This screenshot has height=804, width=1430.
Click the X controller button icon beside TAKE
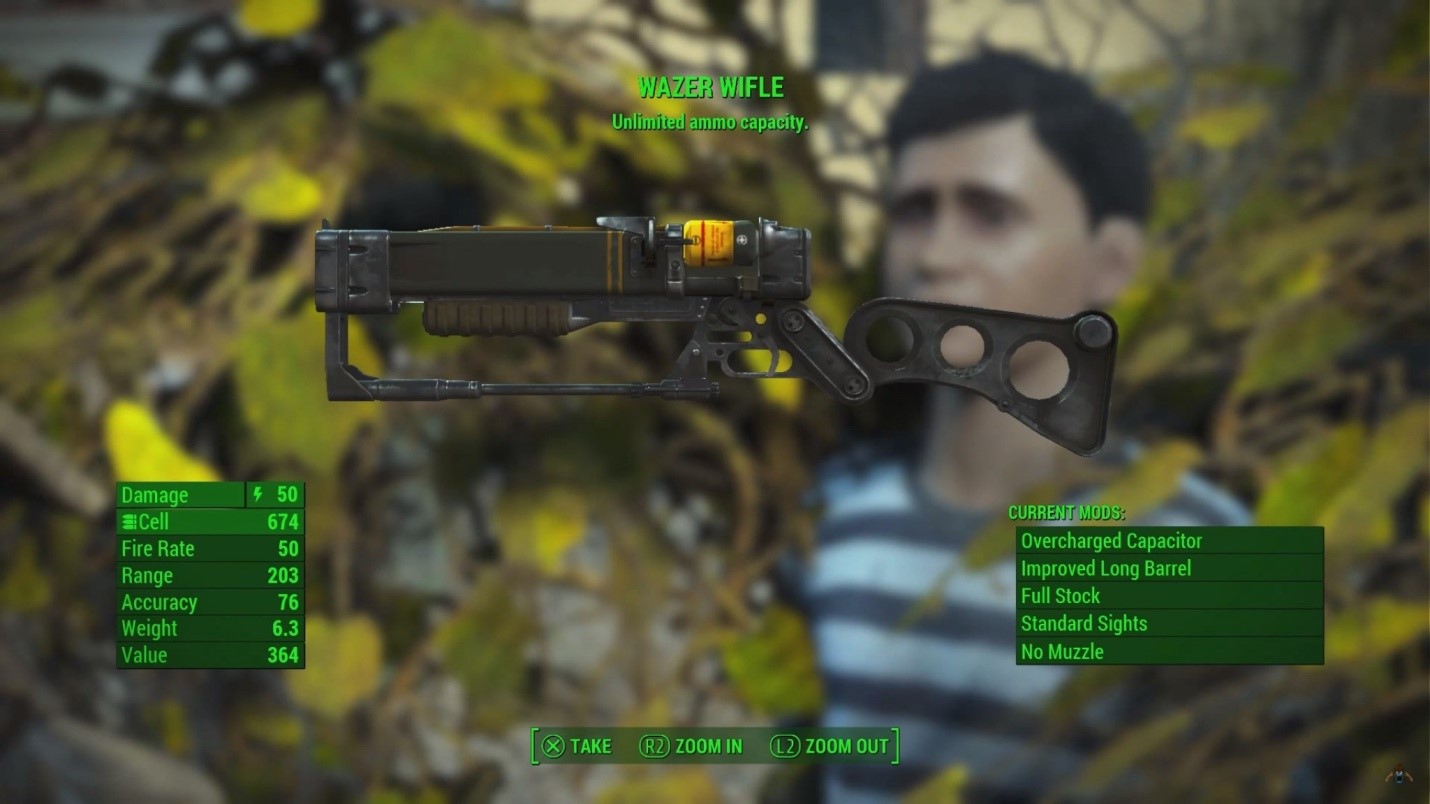pos(553,746)
